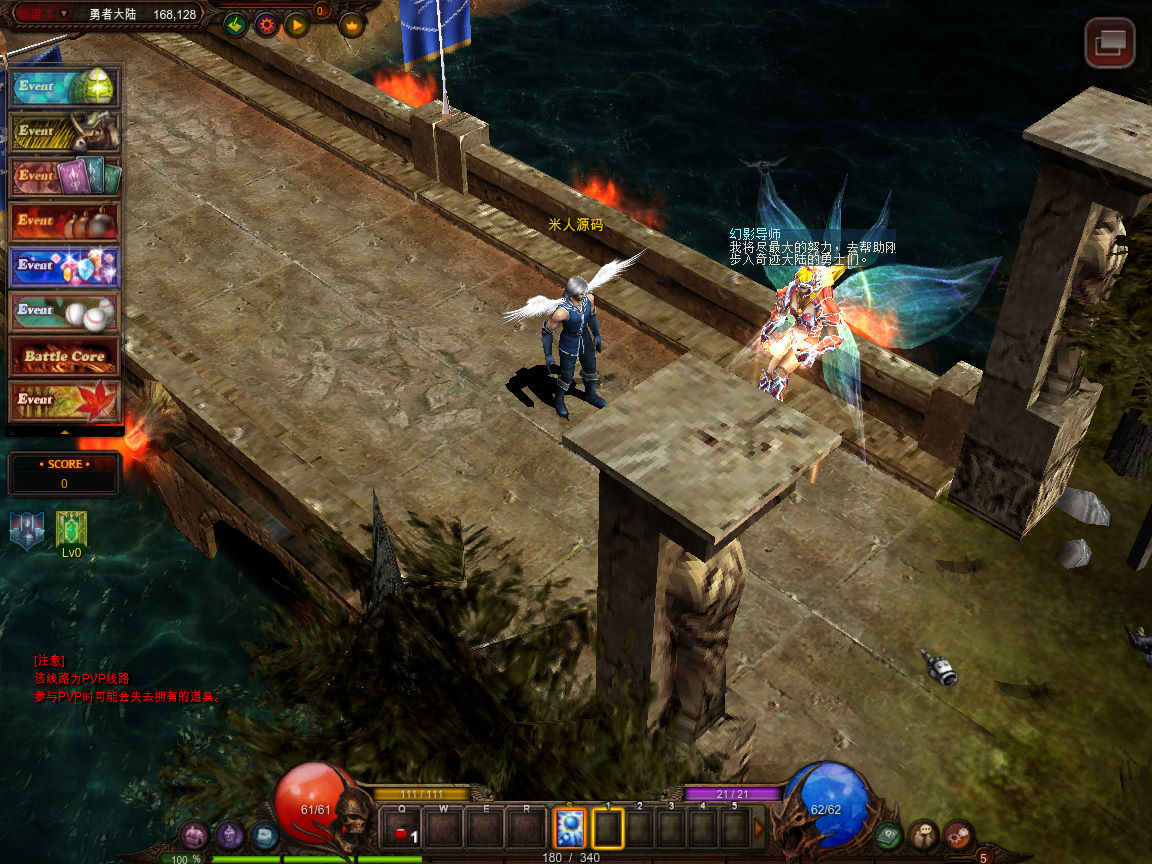The image size is (1152, 864).
Task: Open the cards Event banner
Action: coord(65,177)
